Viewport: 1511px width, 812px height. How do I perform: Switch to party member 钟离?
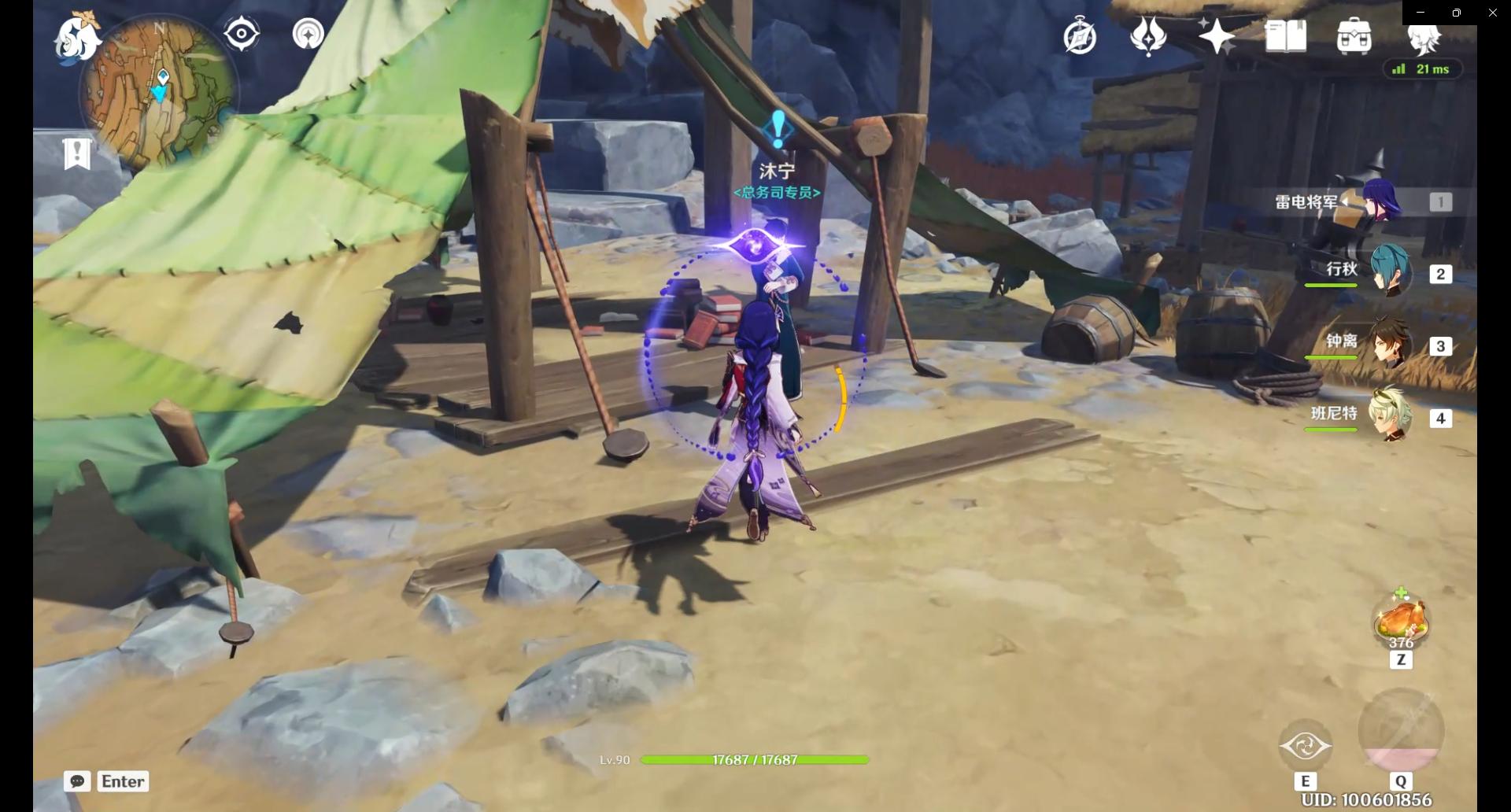(x=1389, y=344)
